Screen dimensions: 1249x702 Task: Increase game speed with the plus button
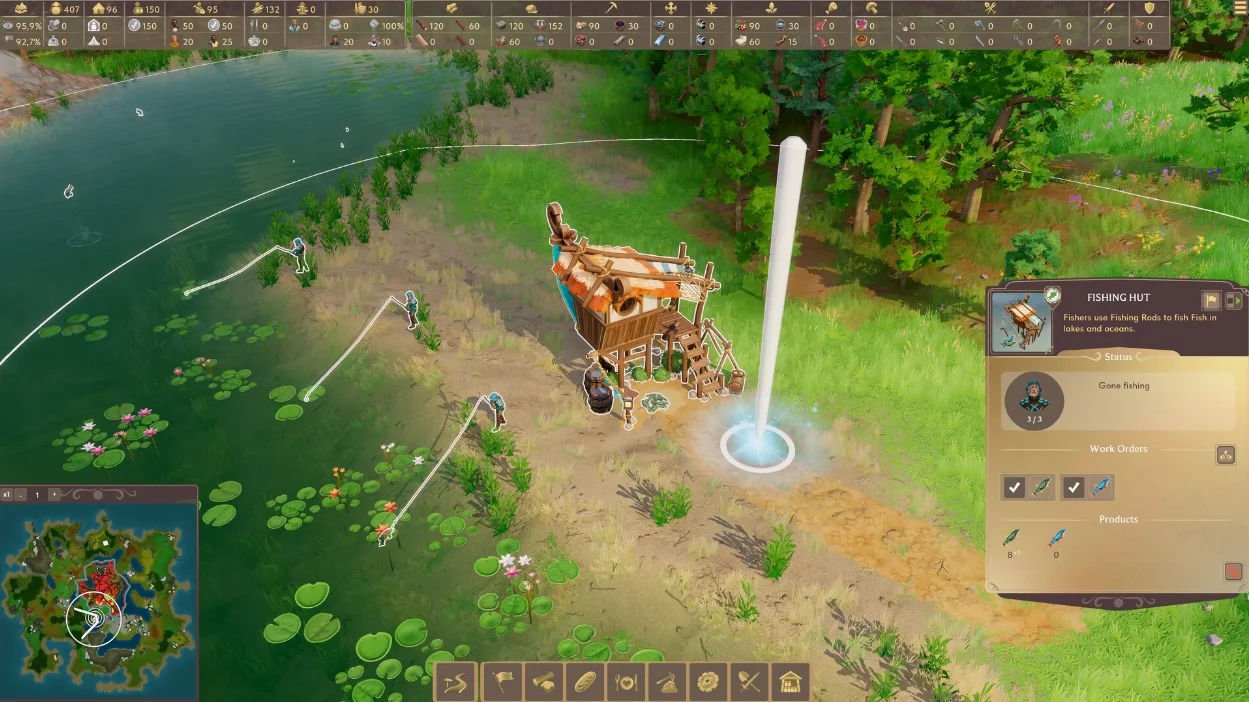click(54, 495)
